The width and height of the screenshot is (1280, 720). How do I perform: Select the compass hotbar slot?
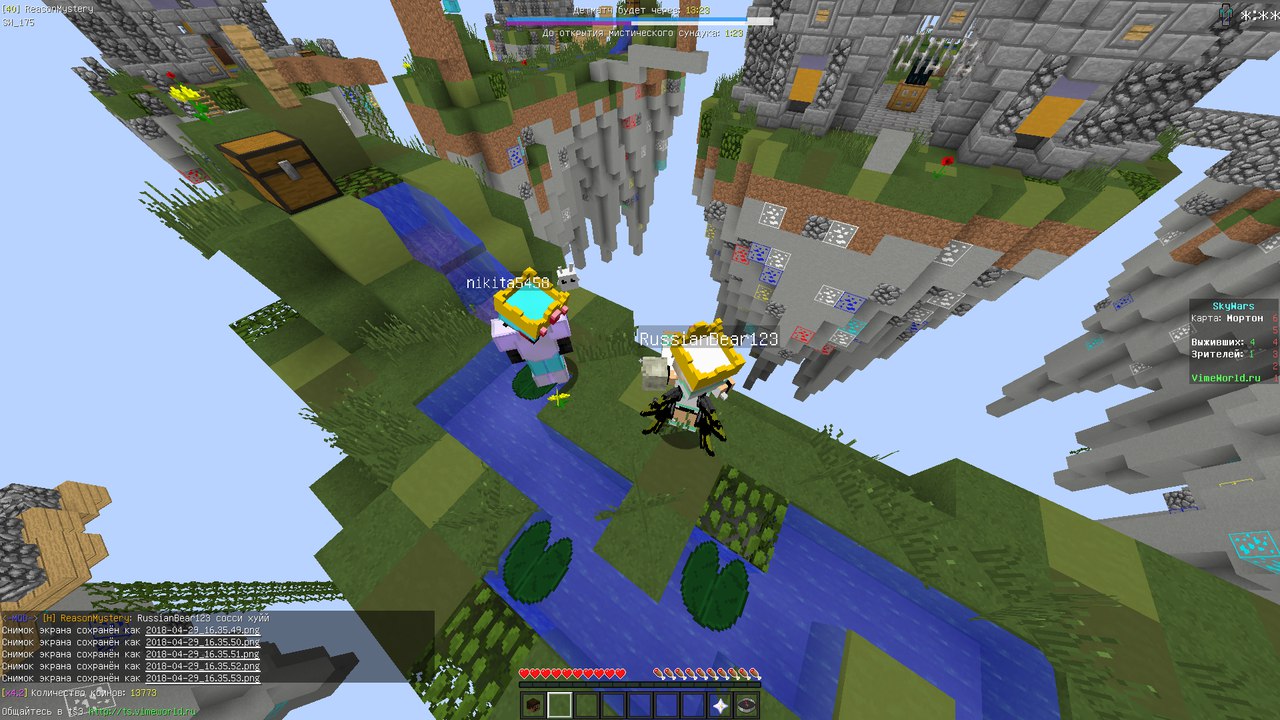coord(748,705)
